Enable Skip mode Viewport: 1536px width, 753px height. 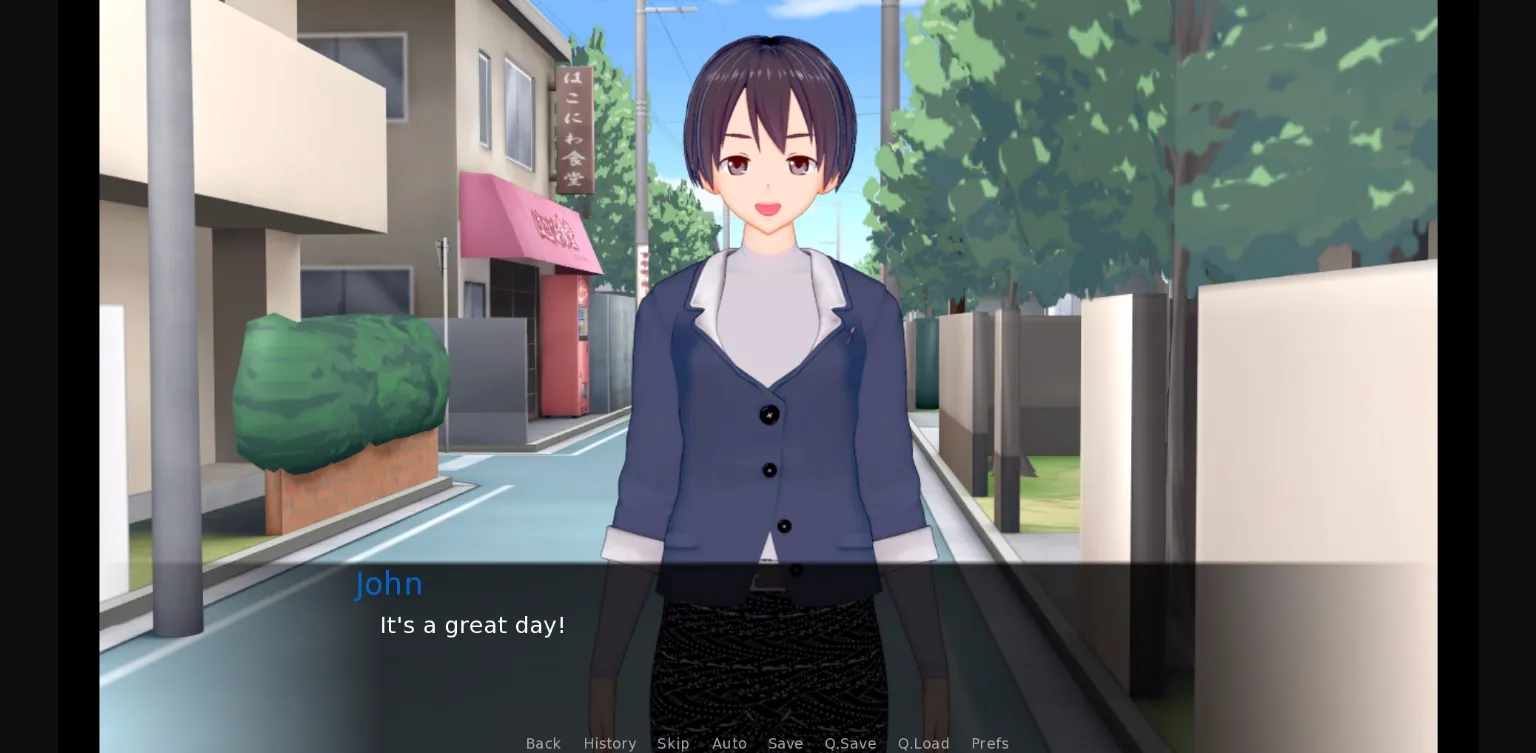click(673, 743)
